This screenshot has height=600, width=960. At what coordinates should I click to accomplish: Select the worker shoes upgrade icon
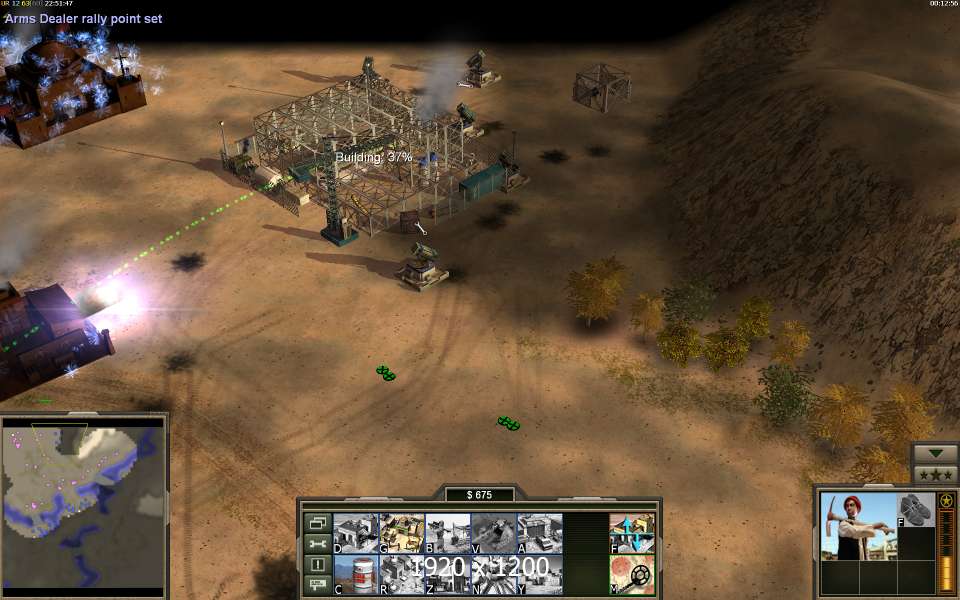[x=915, y=509]
